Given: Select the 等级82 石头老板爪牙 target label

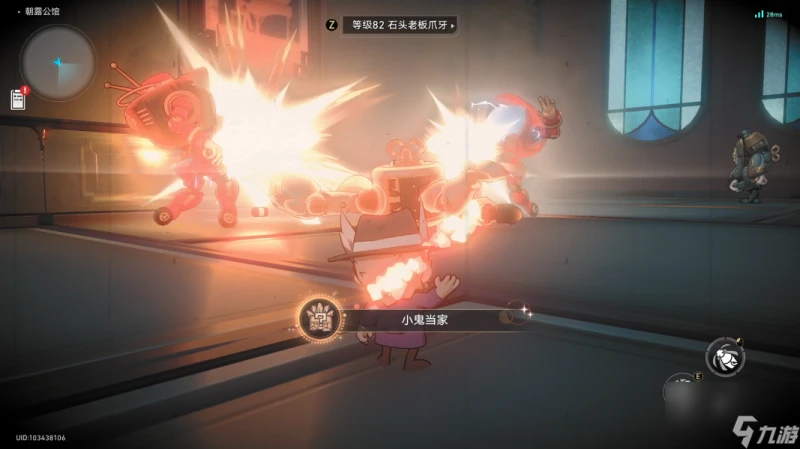Looking at the screenshot, I should point(400,25).
